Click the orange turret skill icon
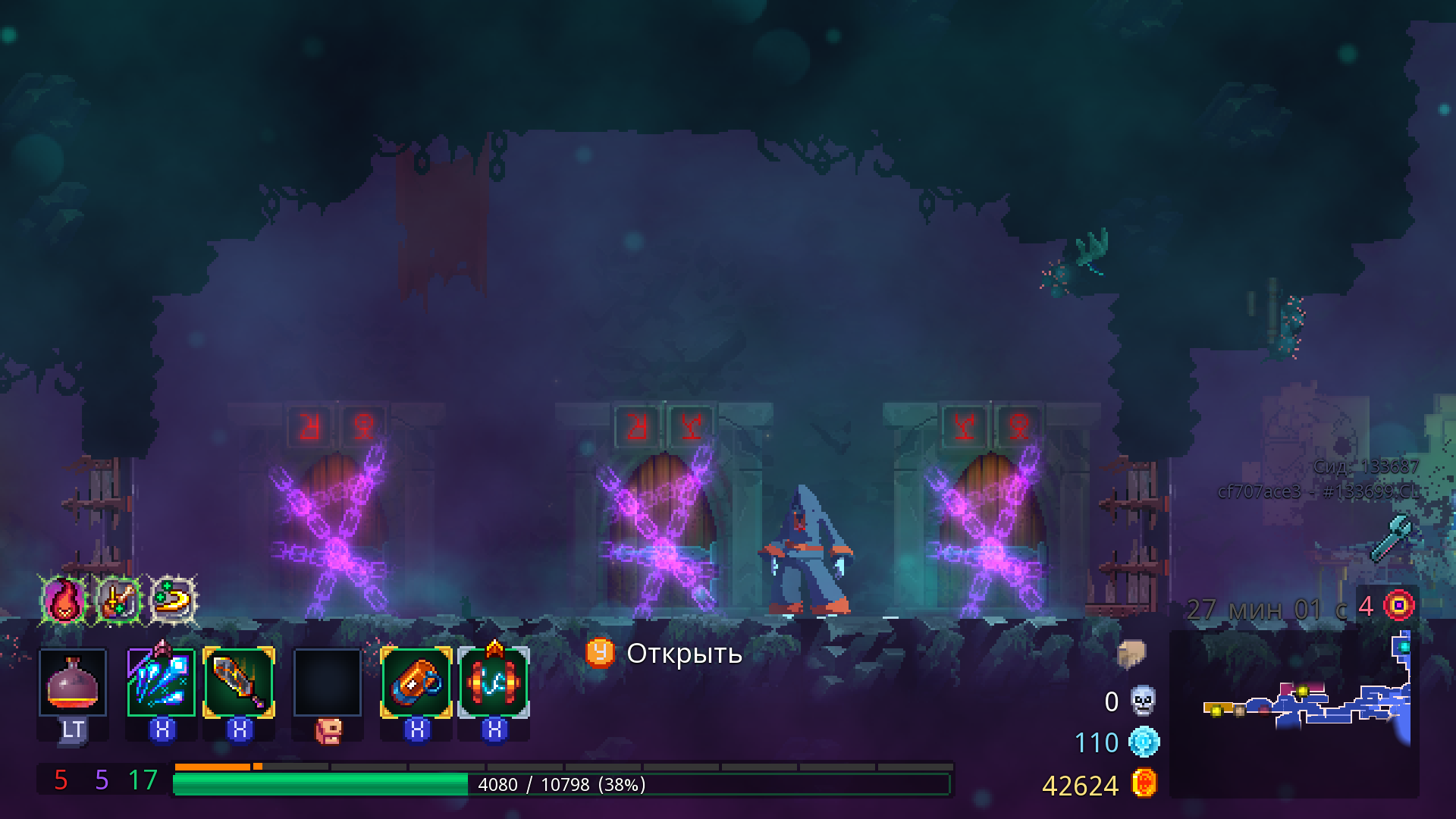Viewport: 1456px width, 819px height. pyautogui.click(x=416, y=682)
